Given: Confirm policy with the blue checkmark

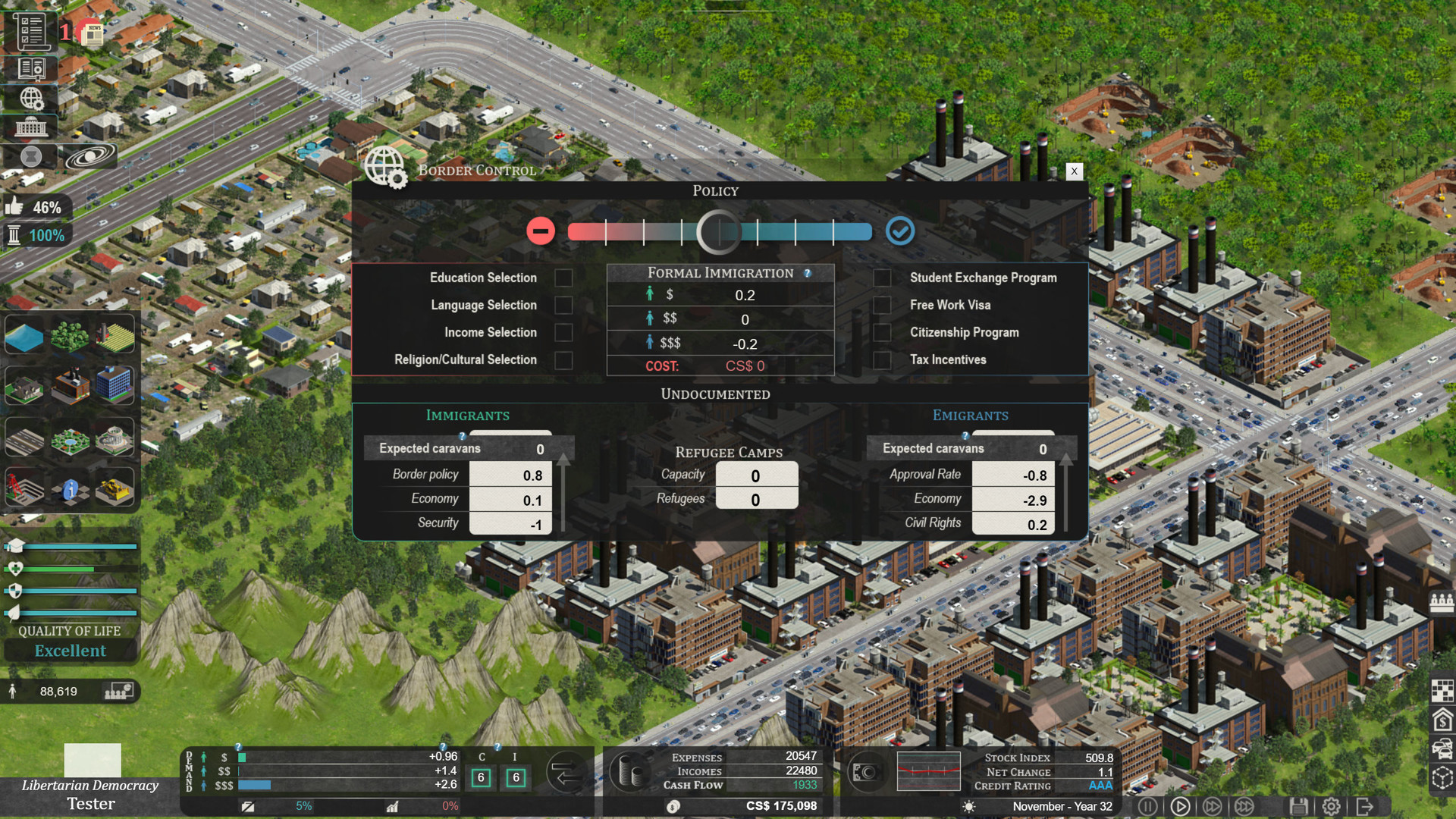Looking at the screenshot, I should (901, 231).
